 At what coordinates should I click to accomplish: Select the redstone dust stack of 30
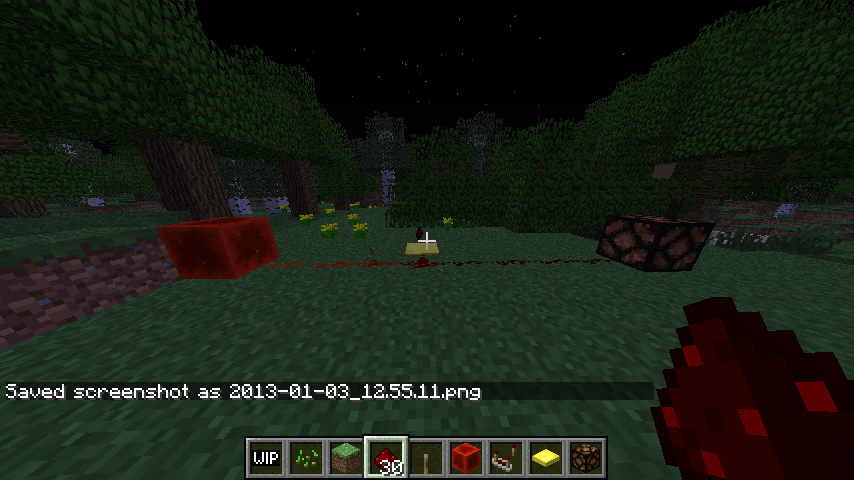(x=385, y=458)
